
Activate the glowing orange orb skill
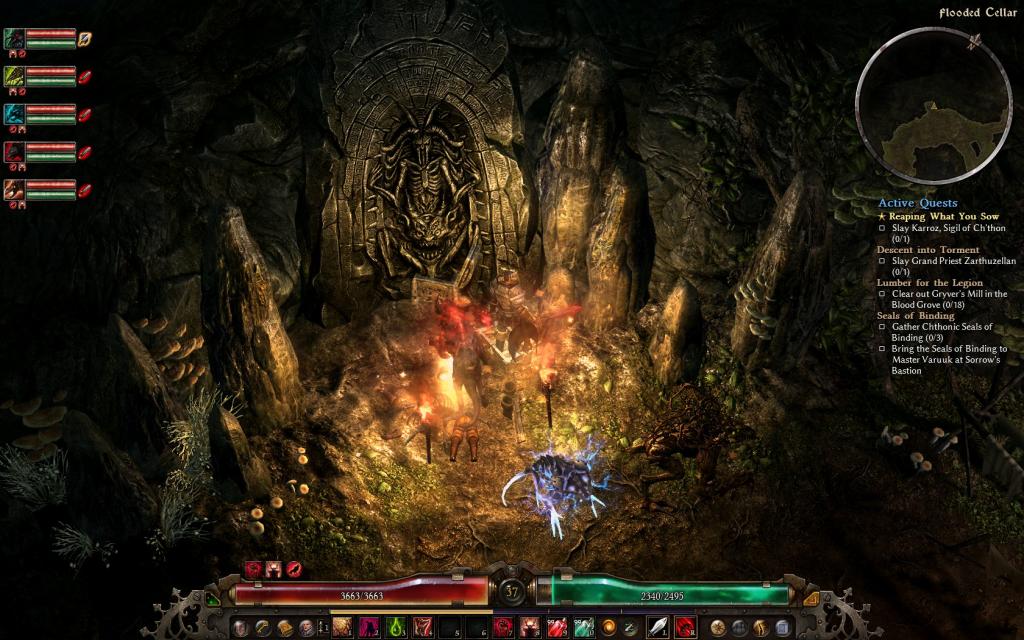coord(608,627)
